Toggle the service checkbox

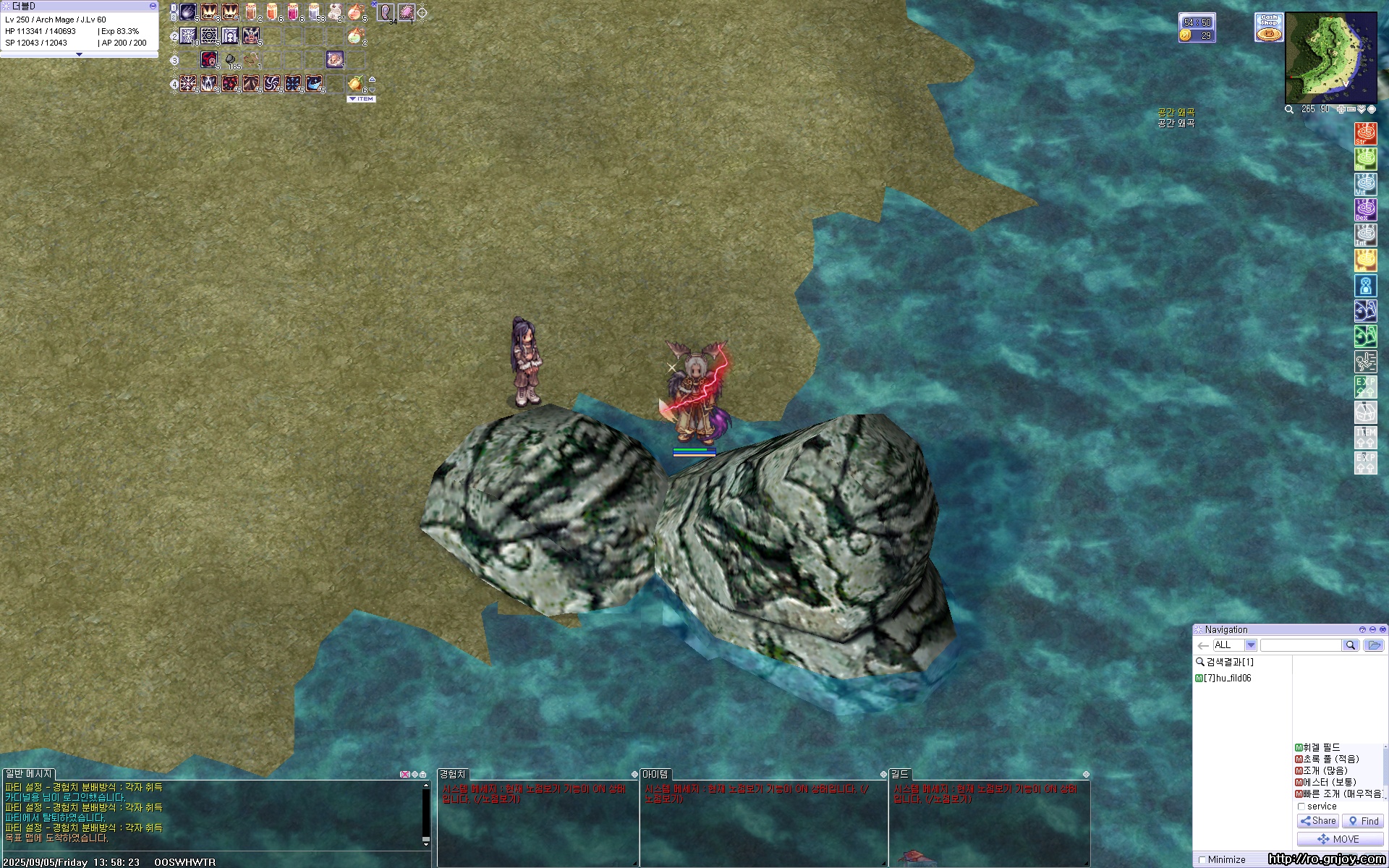[1301, 807]
